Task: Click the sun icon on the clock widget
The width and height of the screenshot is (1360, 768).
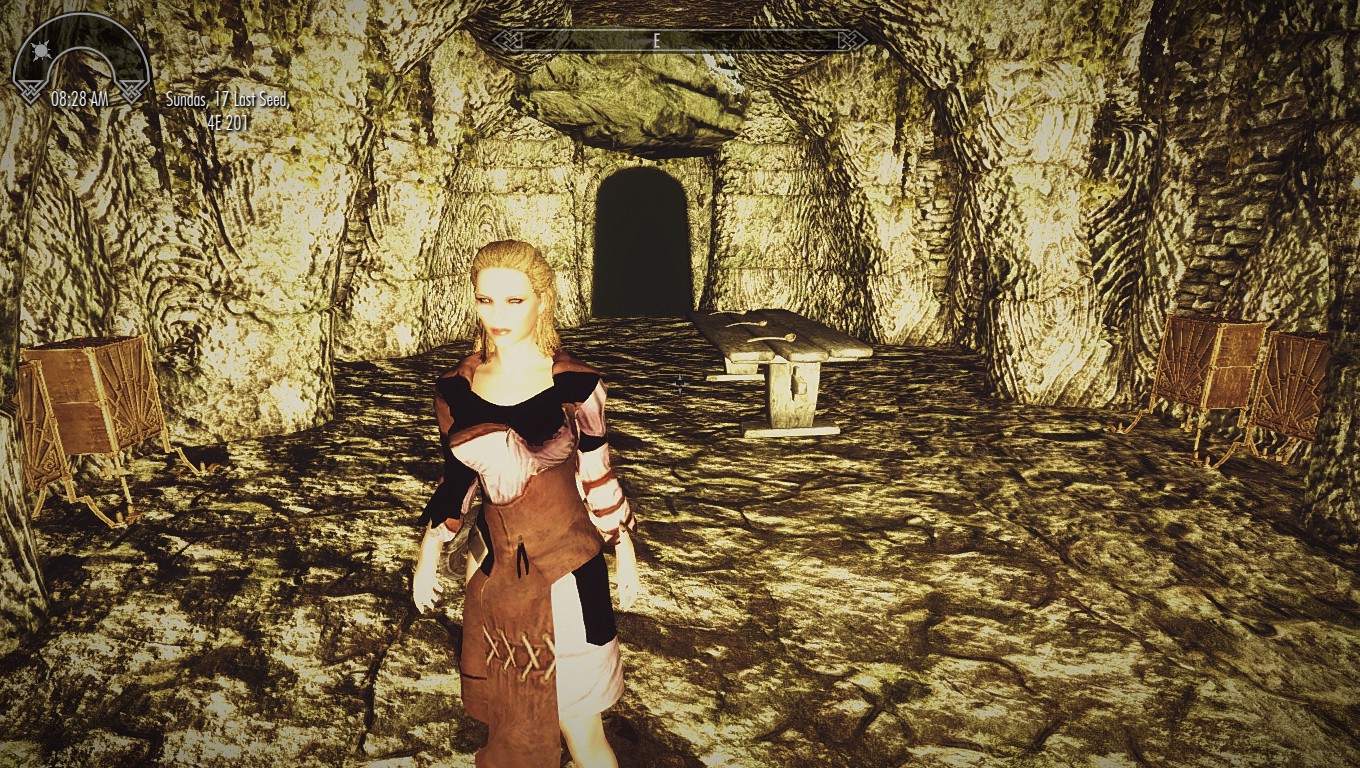Action: pos(40,49)
